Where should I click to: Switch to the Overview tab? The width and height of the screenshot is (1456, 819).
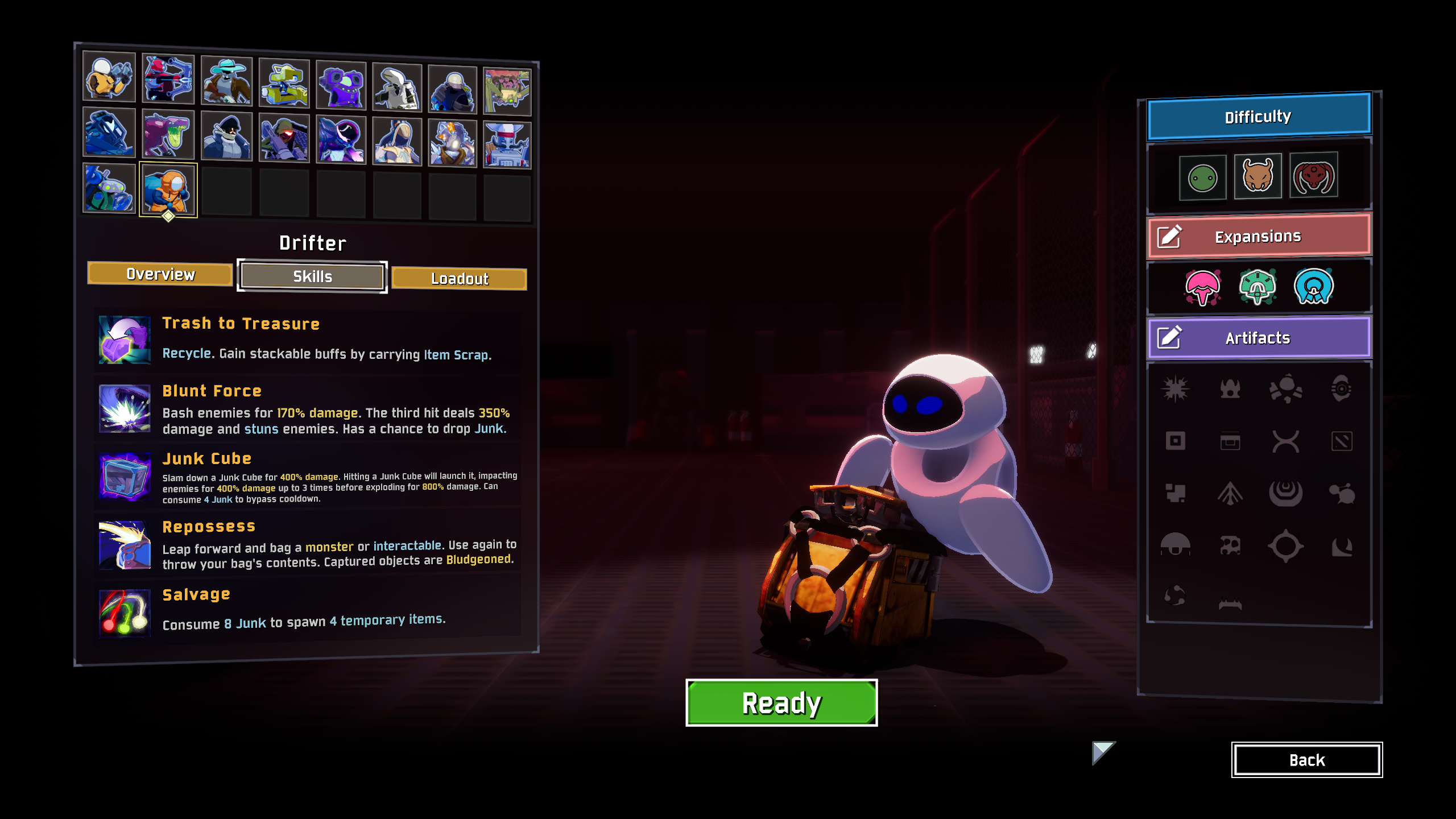coord(160,274)
